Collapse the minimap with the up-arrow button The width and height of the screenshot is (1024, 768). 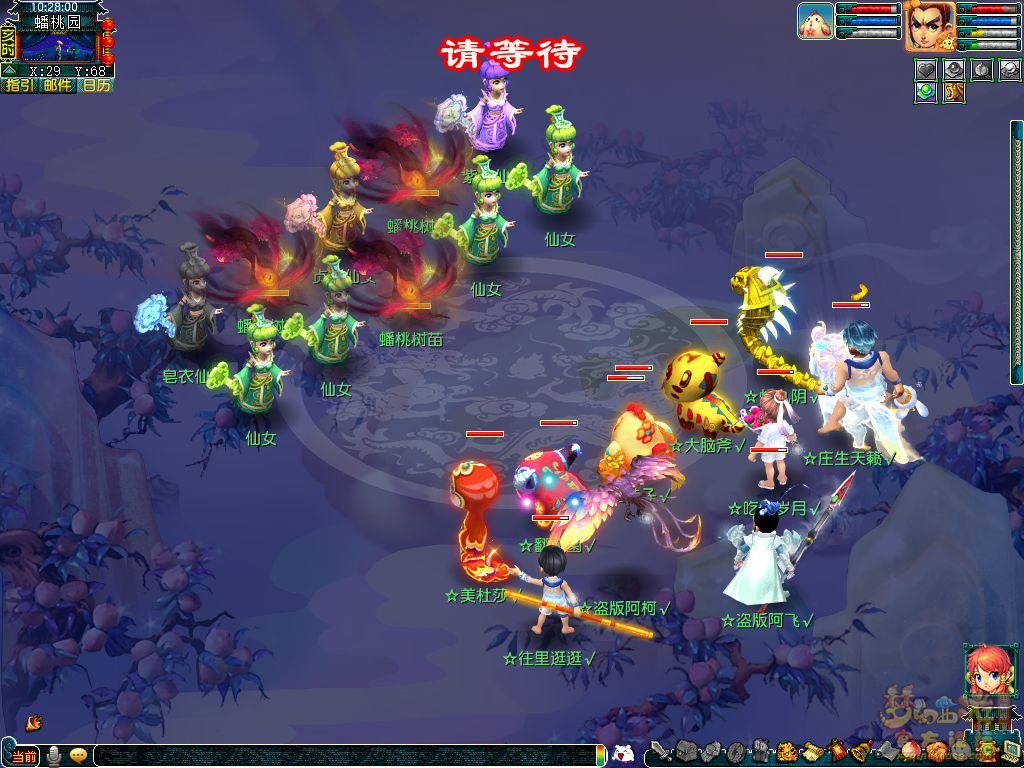(8, 71)
